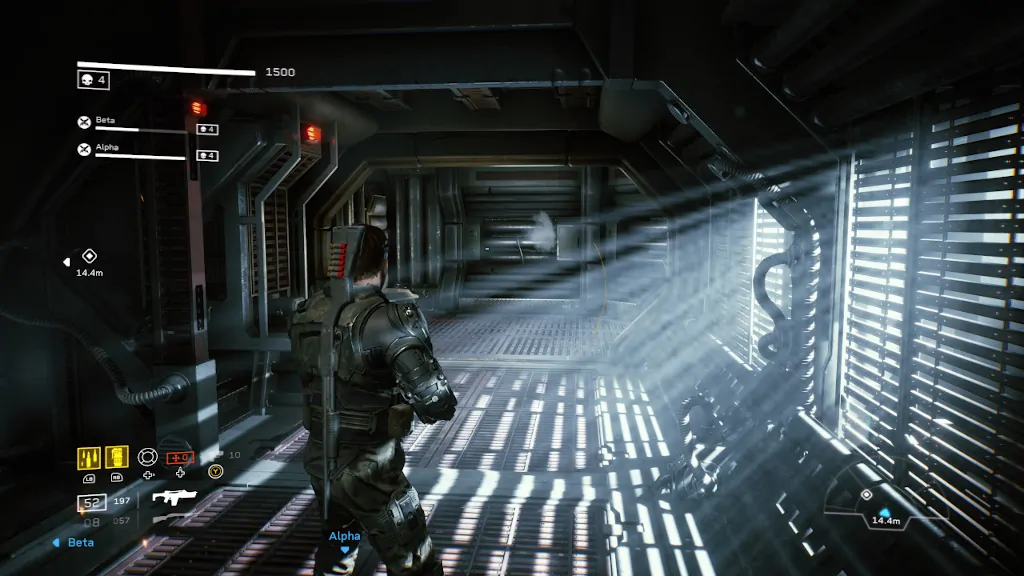Select the Alpha teammate name tag

(344, 536)
